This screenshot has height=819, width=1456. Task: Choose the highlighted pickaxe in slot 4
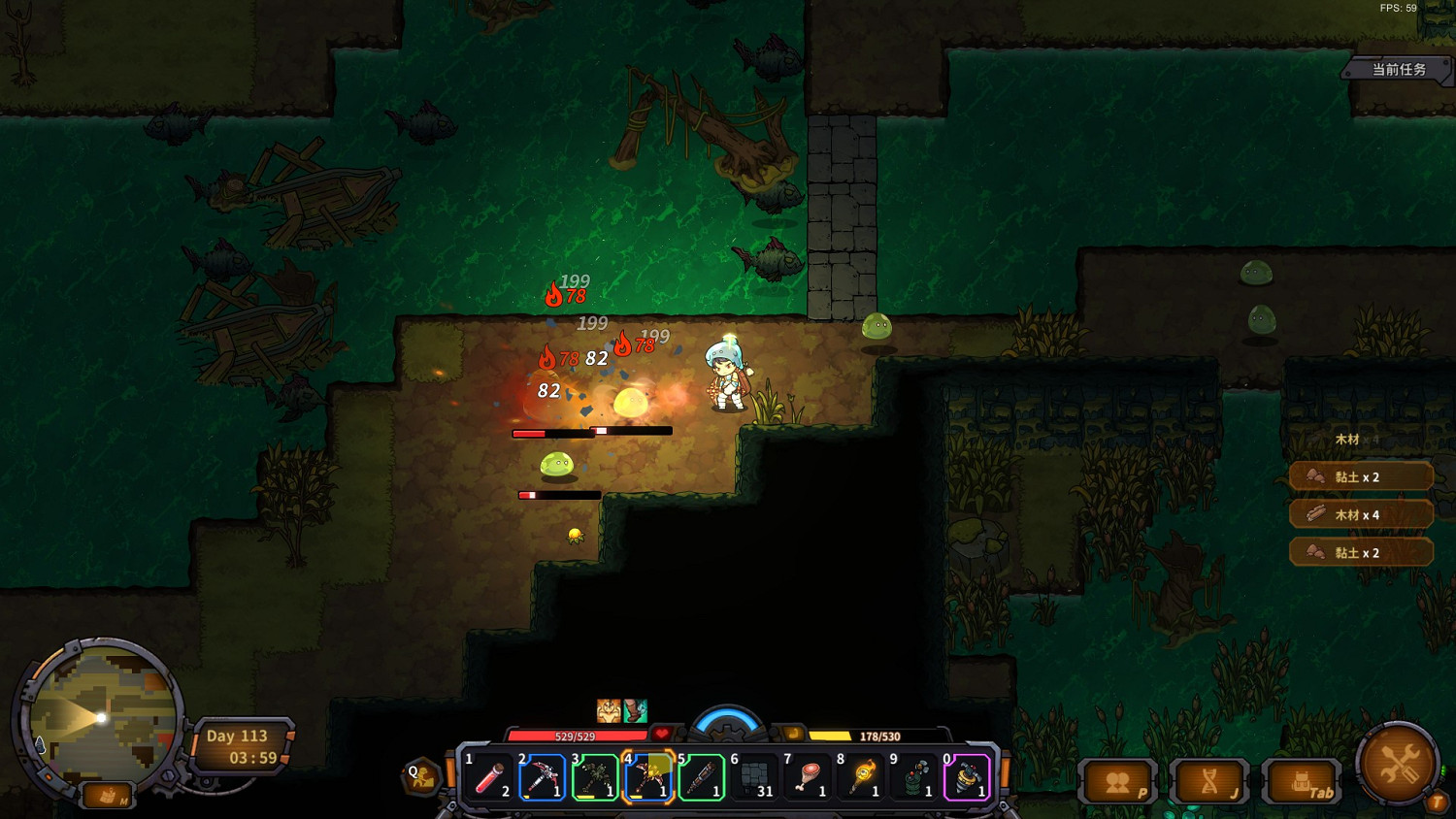pyautogui.click(x=648, y=778)
